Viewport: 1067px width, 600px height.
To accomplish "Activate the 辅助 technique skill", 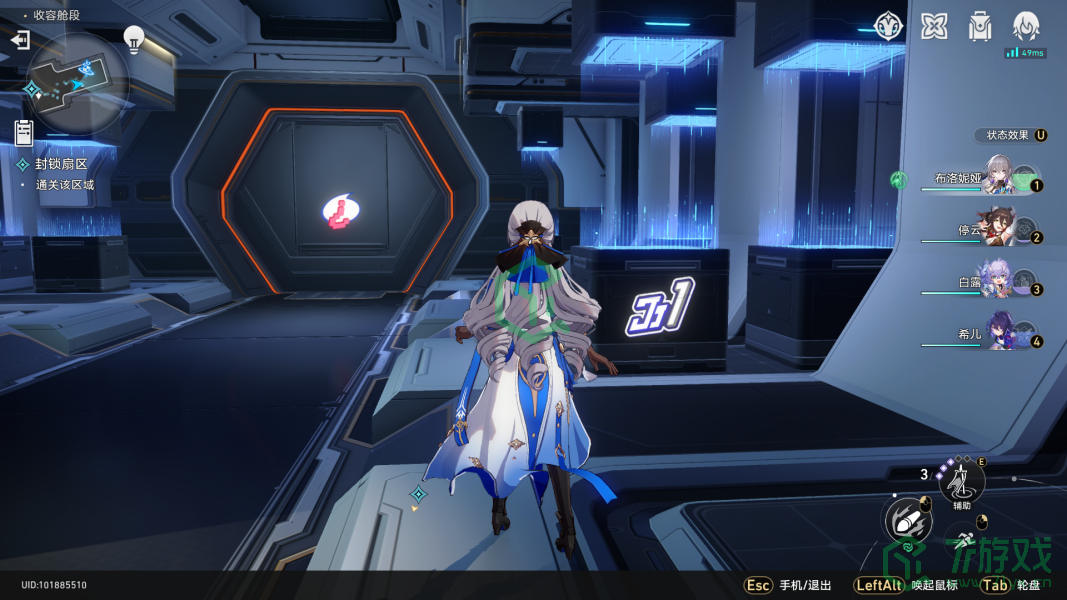I will click(962, 482).
